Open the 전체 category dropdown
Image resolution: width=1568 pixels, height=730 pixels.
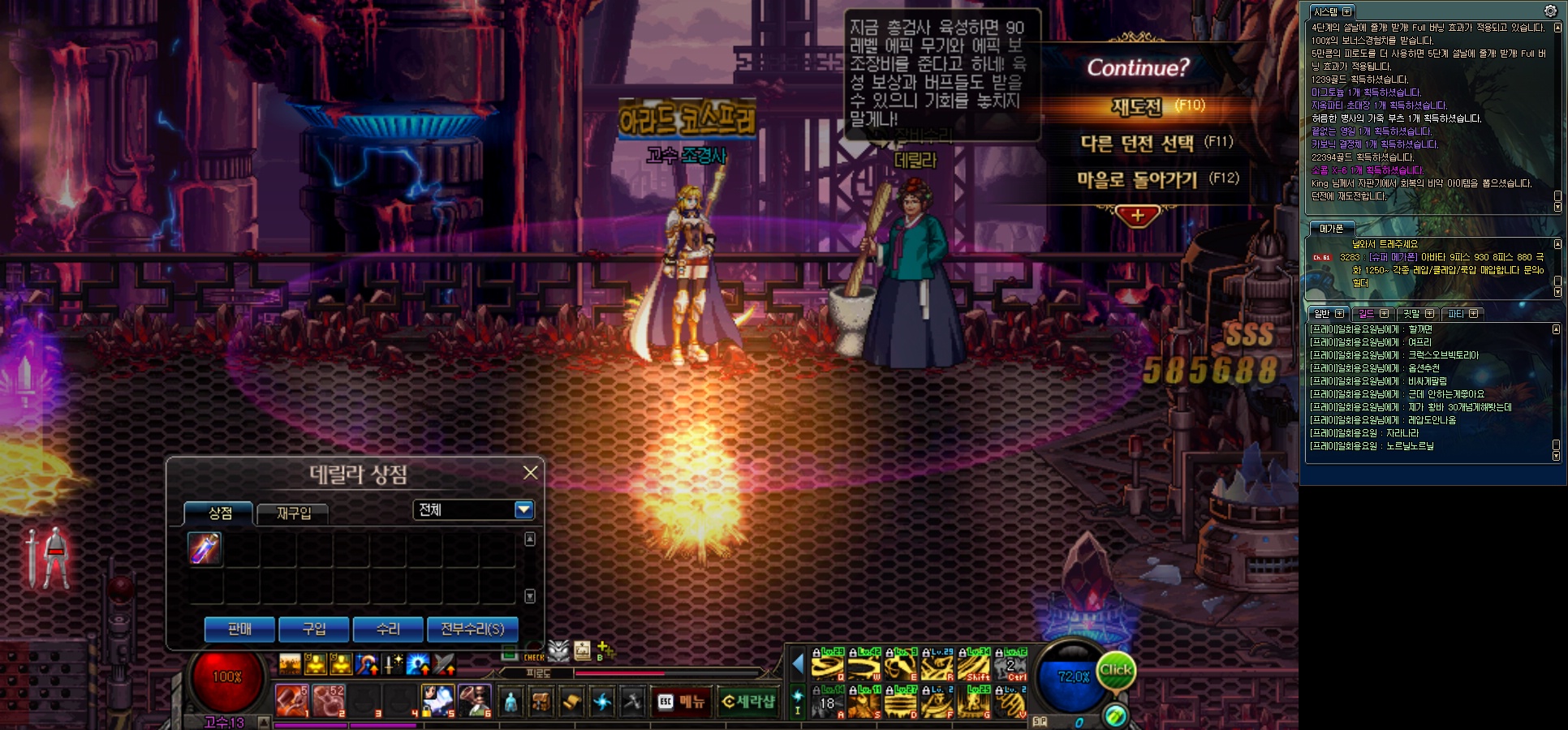[x=523, y=509]
